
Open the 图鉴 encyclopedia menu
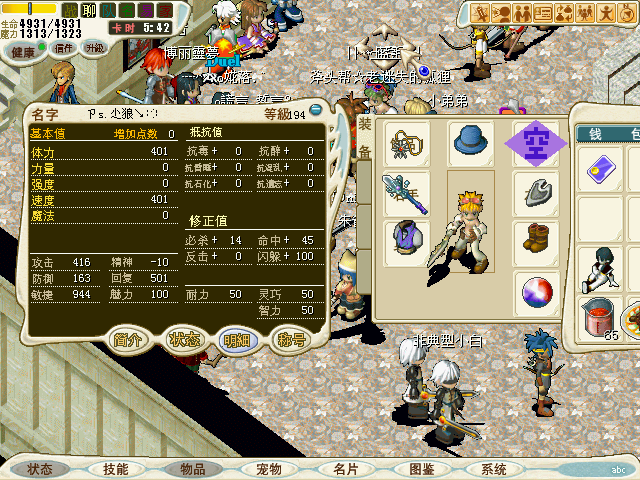421,468
